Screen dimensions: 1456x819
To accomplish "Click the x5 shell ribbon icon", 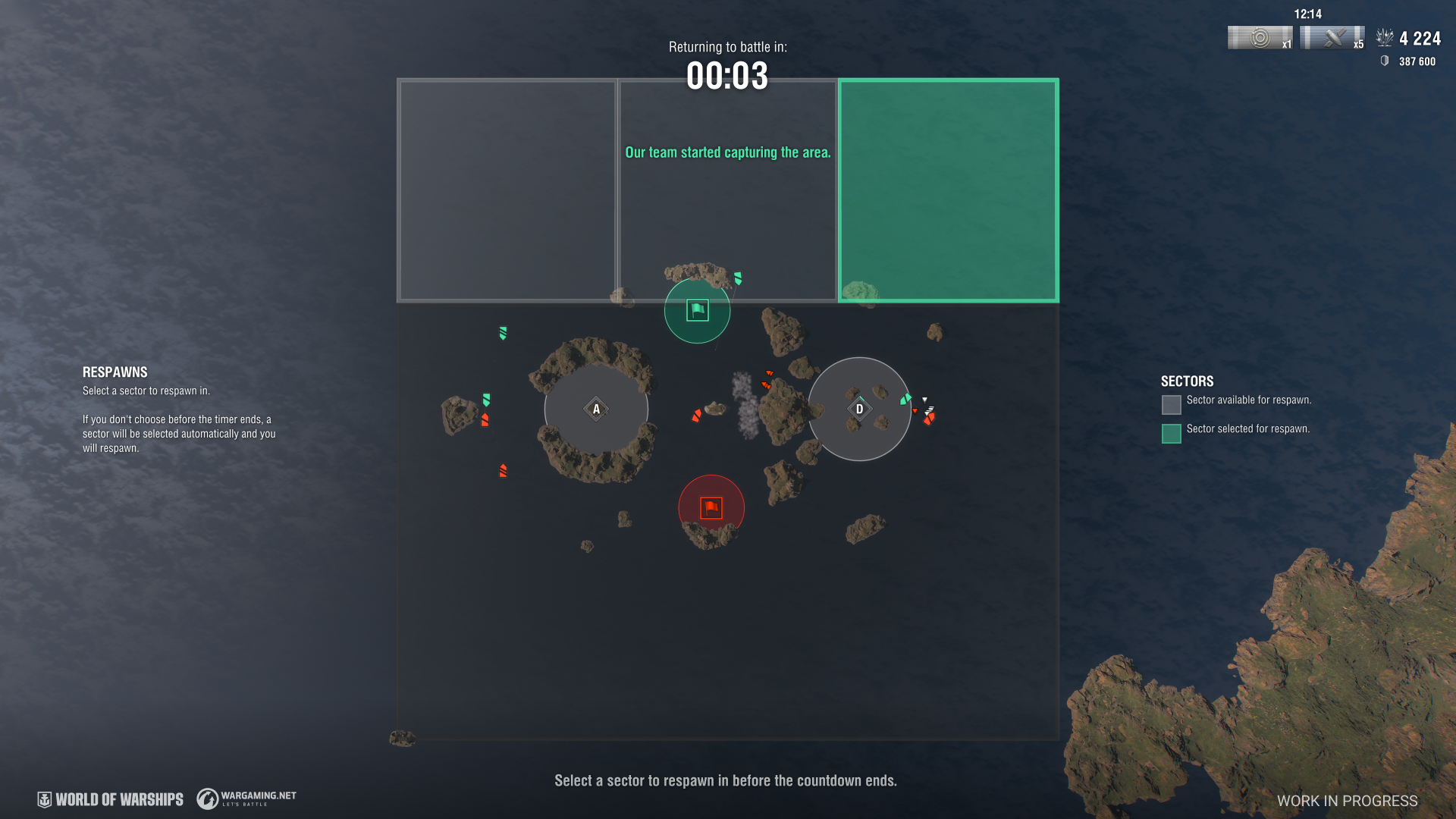I will pos(1332,38).
